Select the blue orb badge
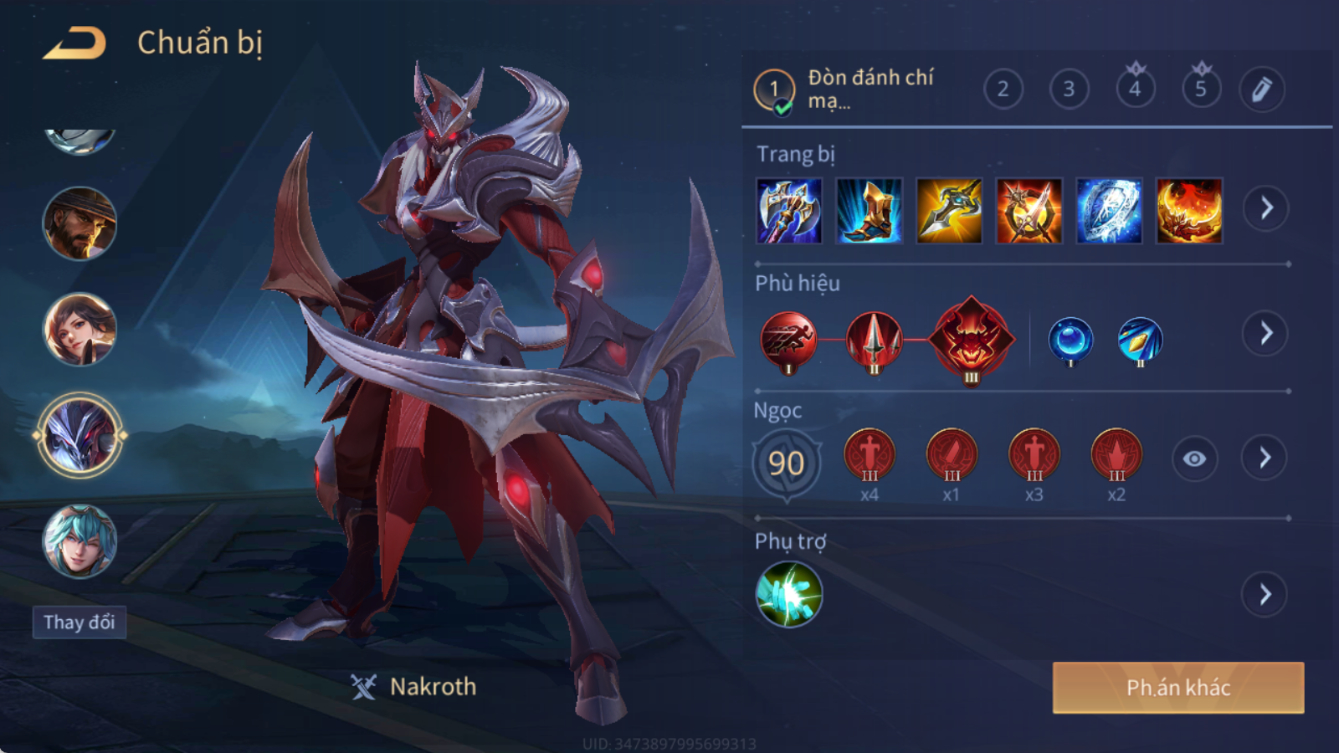This screenshot has width=1339, height=753. (1070, 340)
